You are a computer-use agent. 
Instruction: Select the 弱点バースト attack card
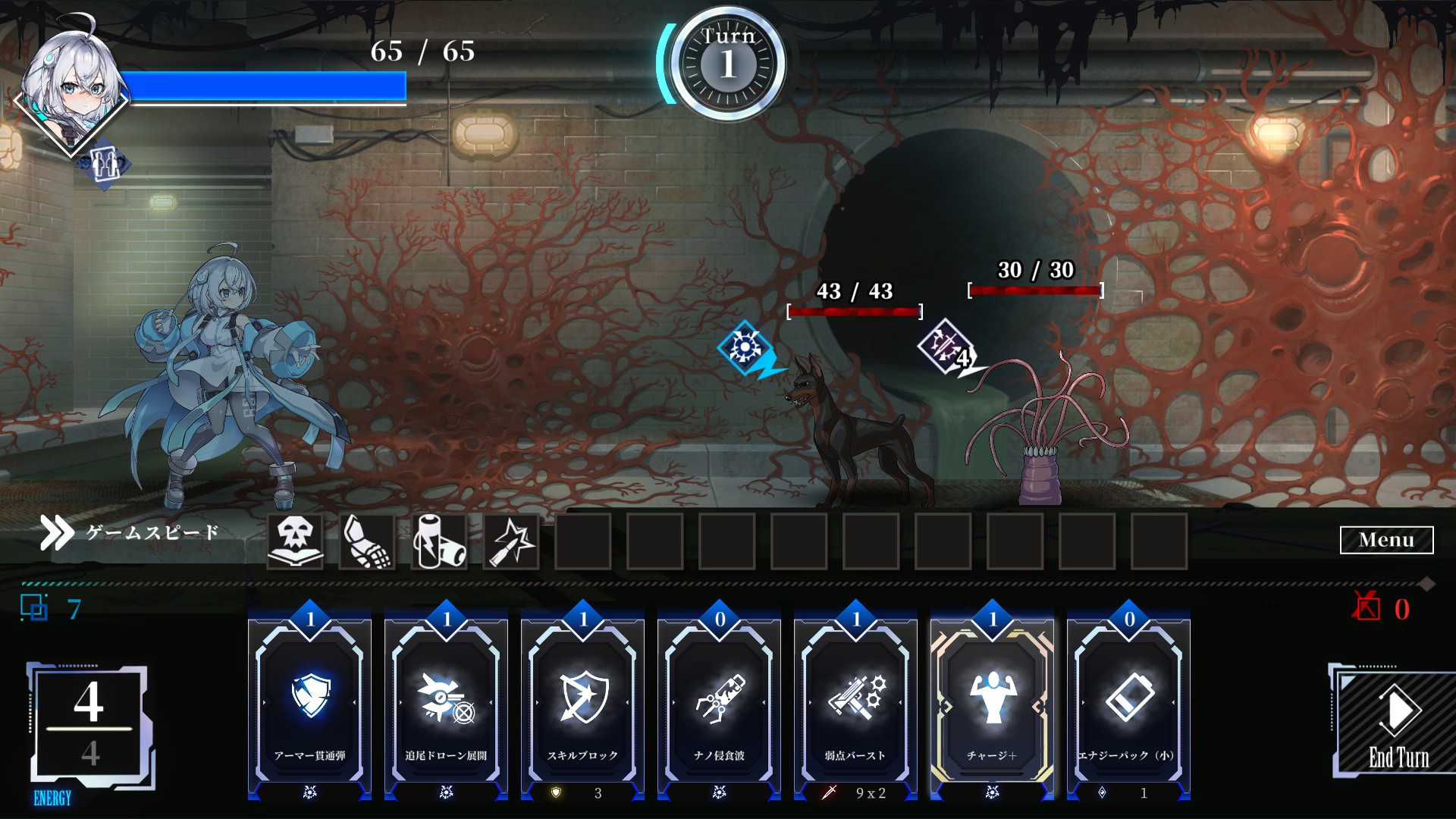coord(855,705)
